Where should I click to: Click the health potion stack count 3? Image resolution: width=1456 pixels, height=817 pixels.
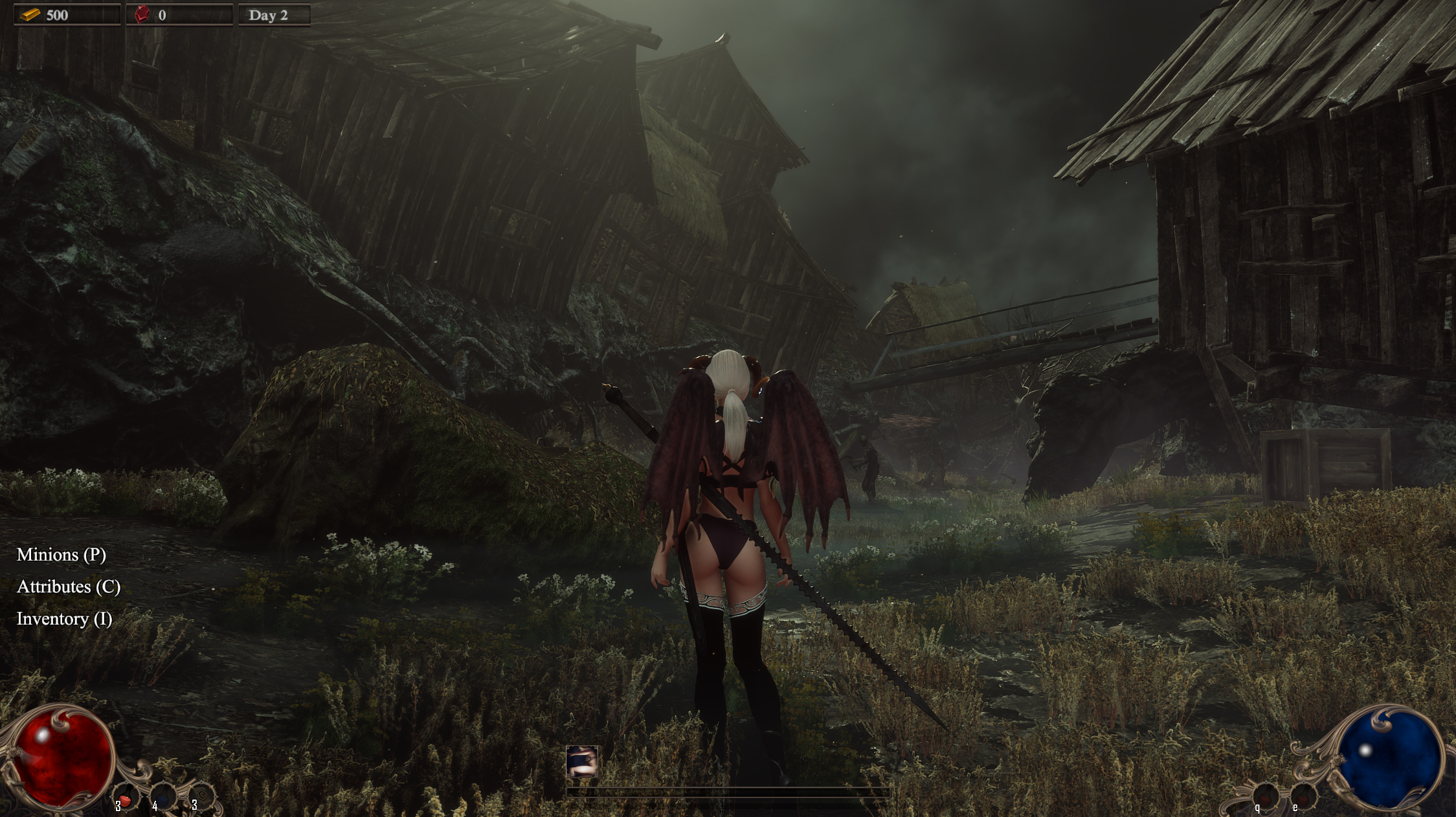[x=118, y=807]
